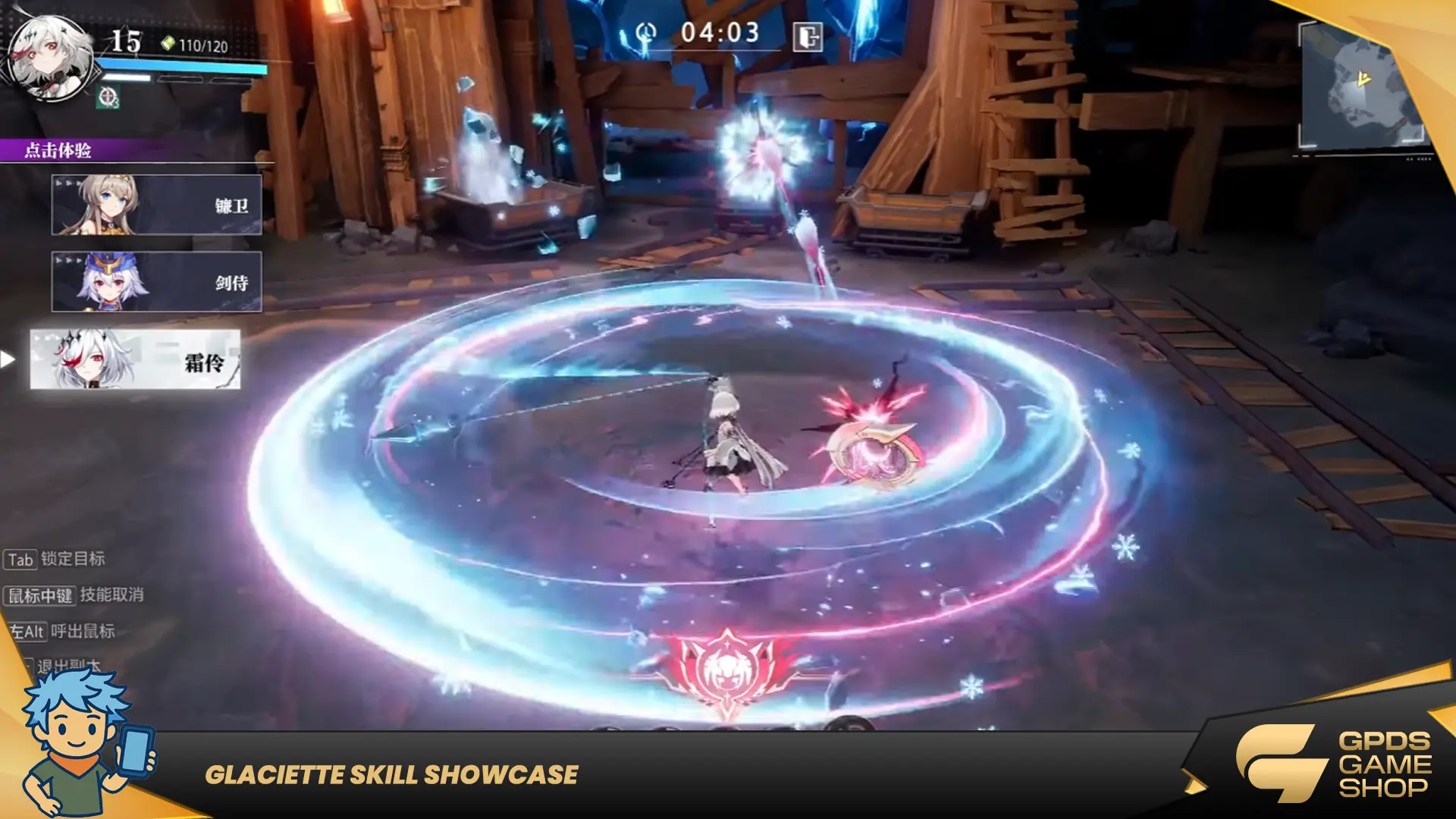Select the 霜伶 character trial card
1456x819 pixels.
pyautogui.click(x=135, y=359)
